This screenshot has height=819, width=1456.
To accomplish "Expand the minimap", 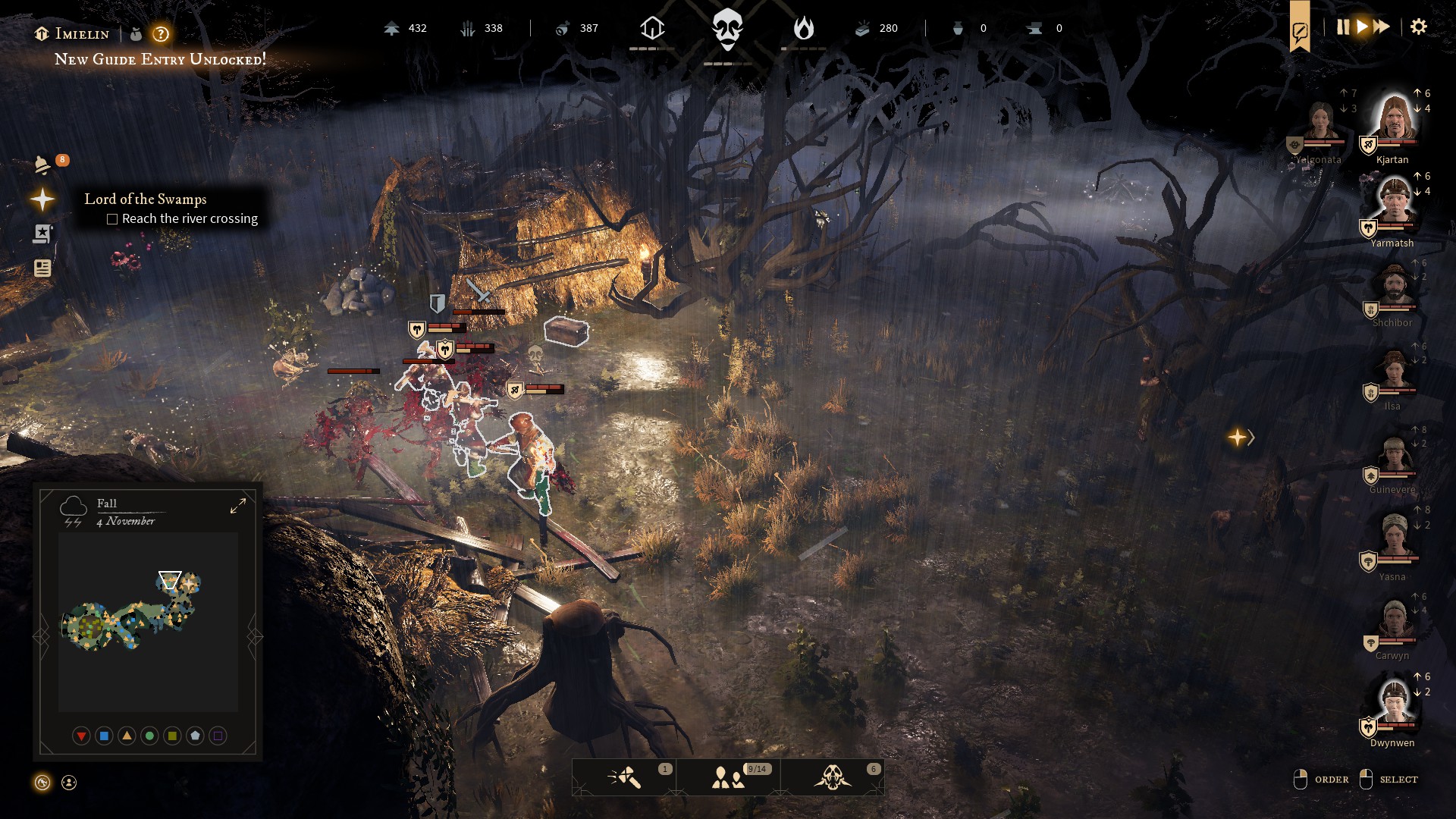I will 238,506.
